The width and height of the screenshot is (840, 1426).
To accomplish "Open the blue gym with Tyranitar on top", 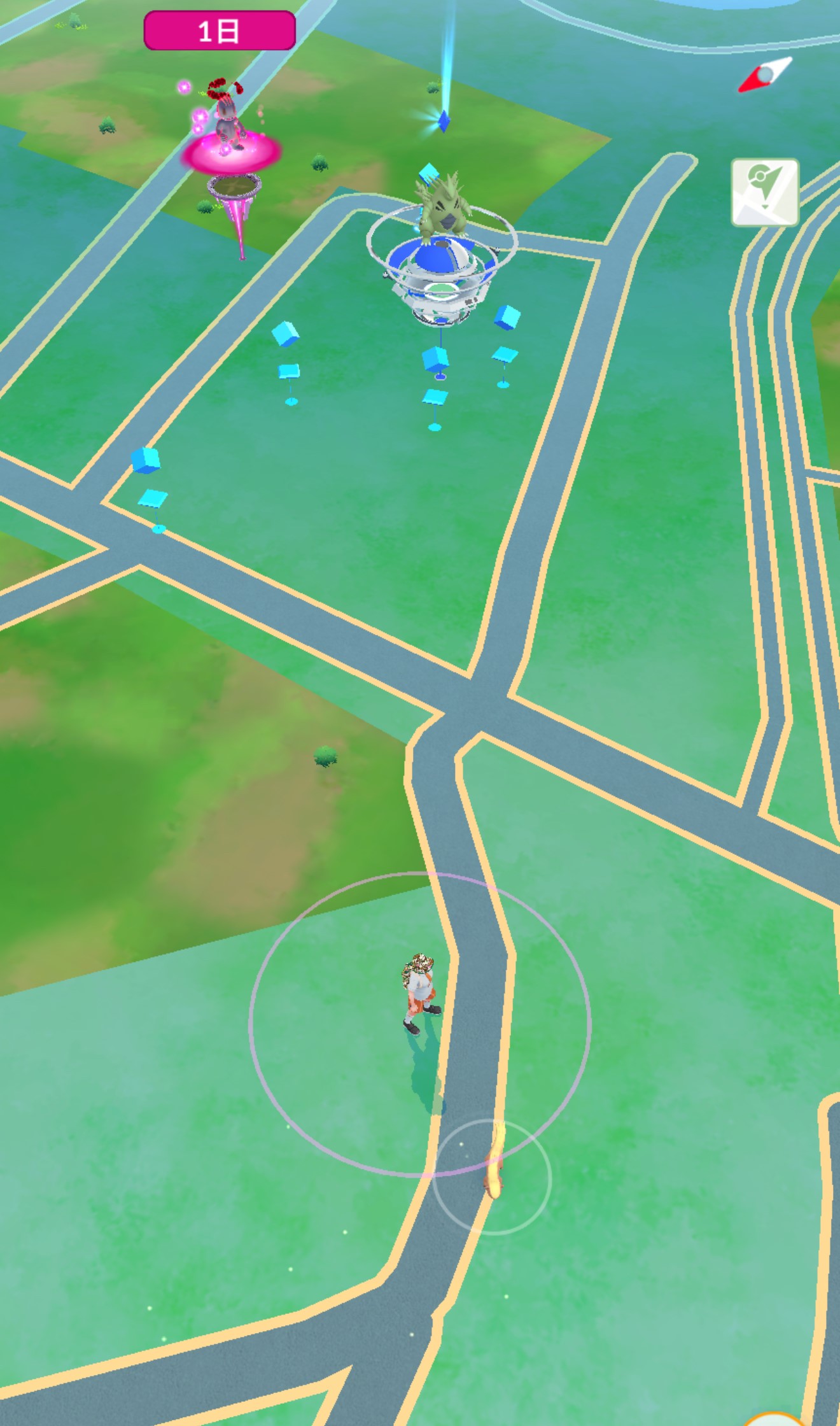I will 442,267.
